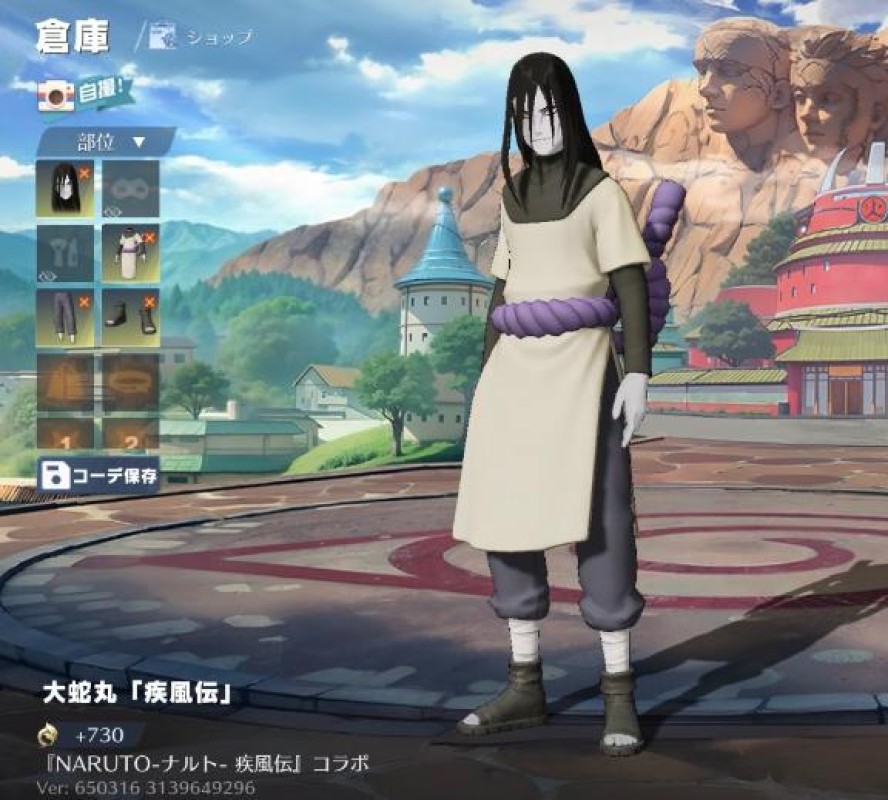Select the empty face accessory slot with bottles
The width and height of the screenshot is (888, 800).
tap(65, 253)
